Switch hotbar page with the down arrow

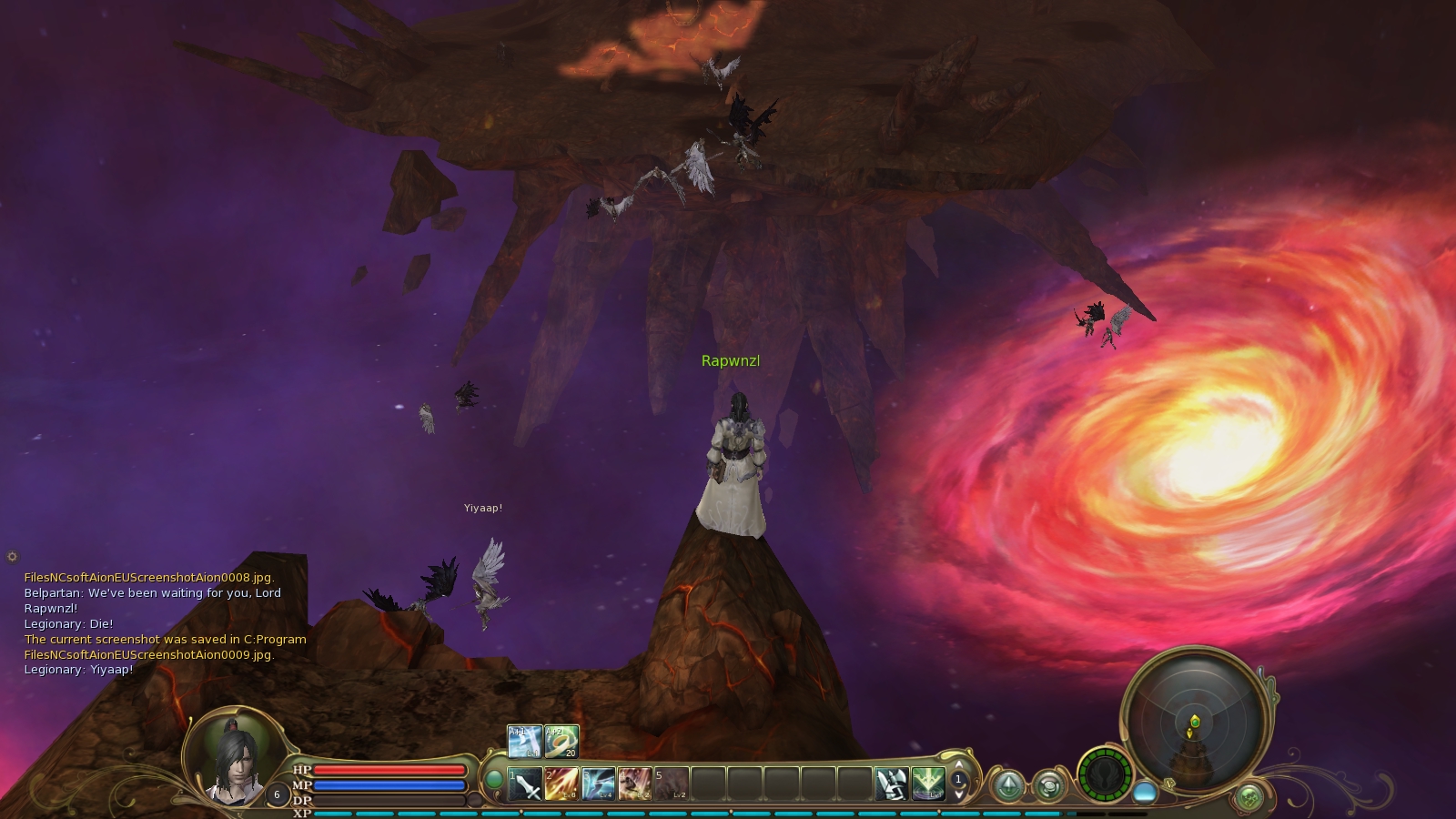click(x=958, y=794)
